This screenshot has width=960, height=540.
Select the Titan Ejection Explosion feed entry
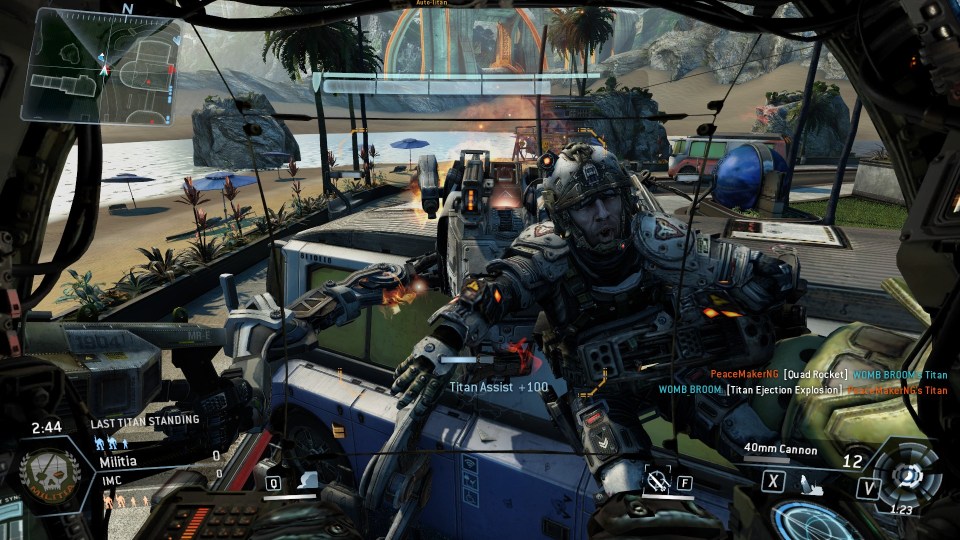(x=803, y=389)
